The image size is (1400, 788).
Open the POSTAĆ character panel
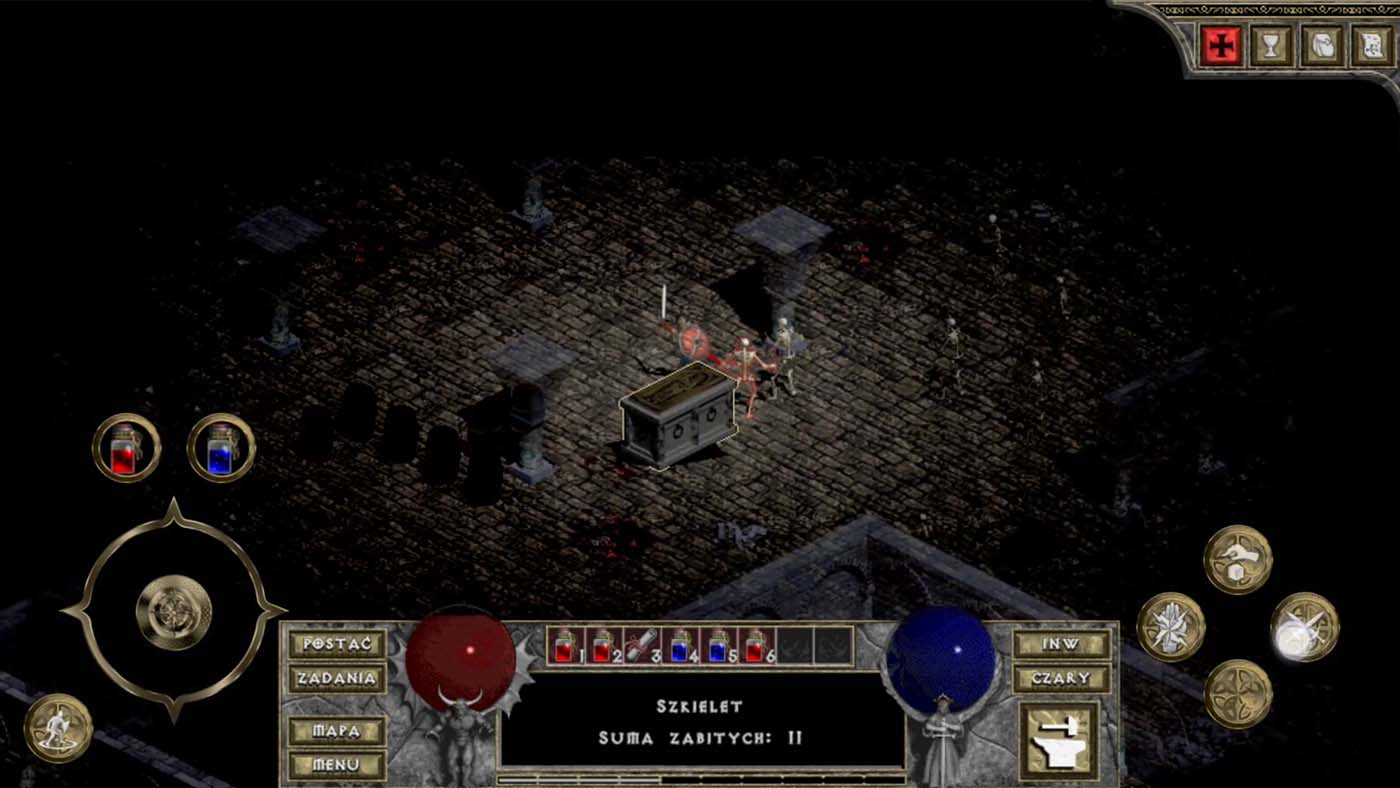(x=337, y=645)
